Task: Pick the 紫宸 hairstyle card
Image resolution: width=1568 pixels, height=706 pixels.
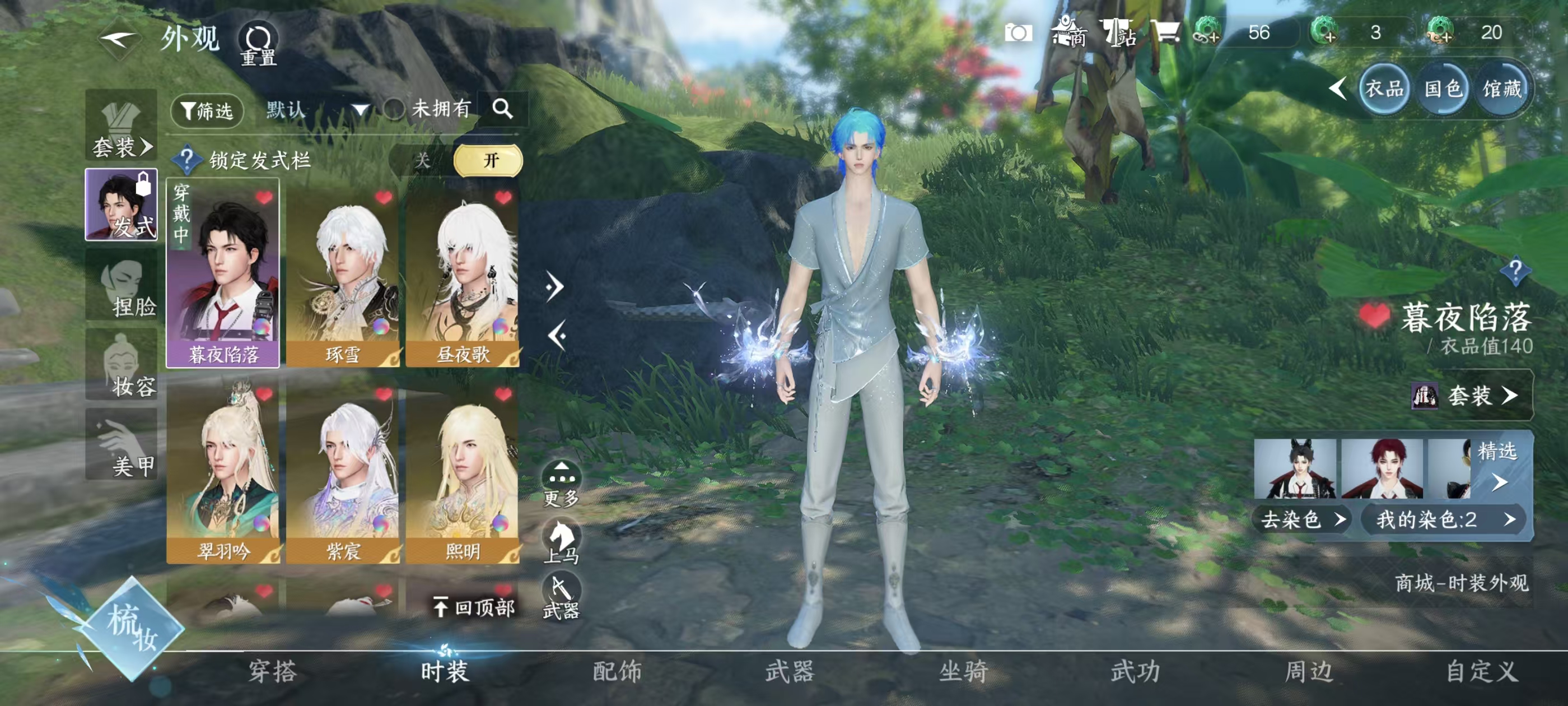Action: 343,473
